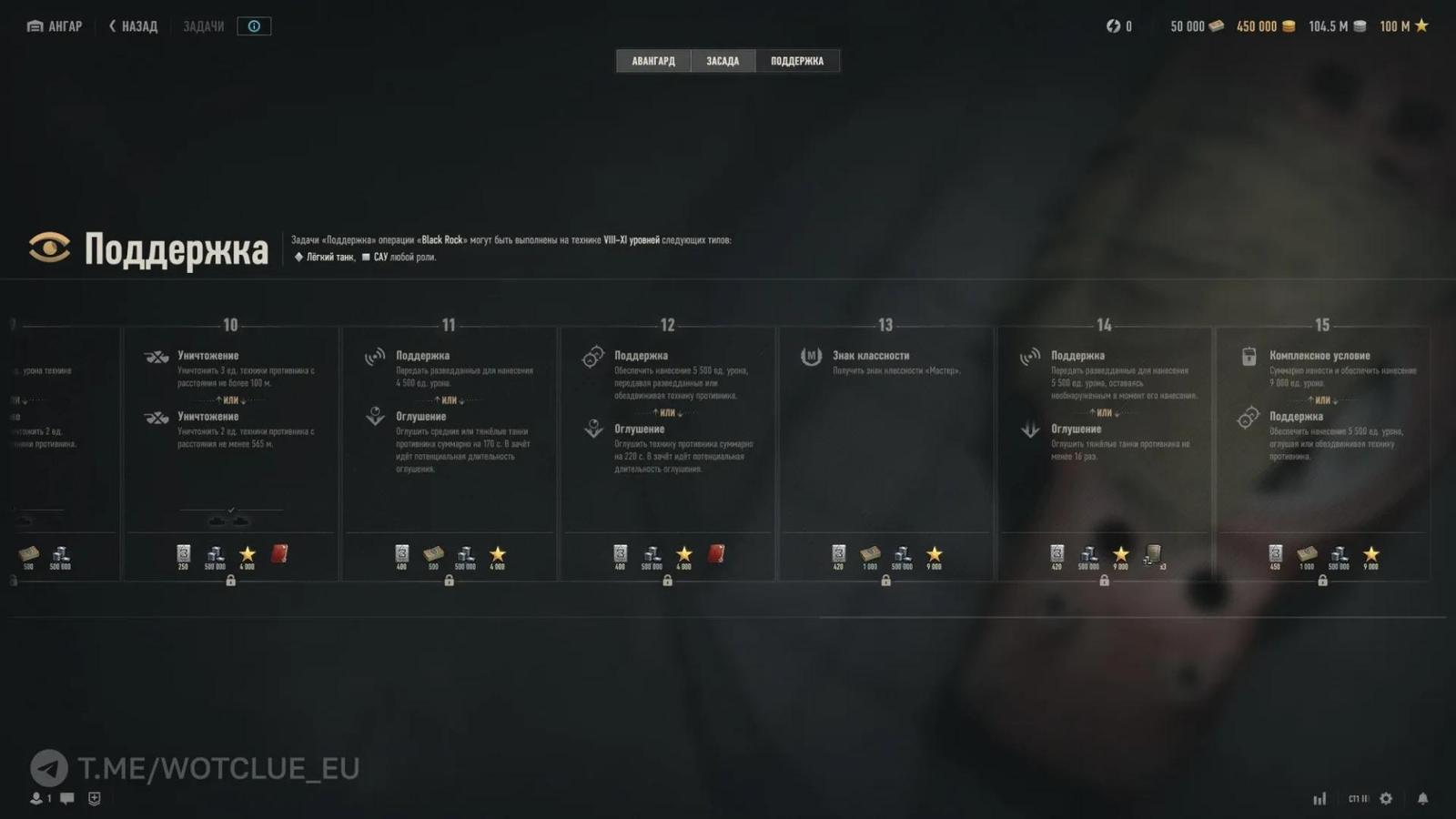The height and width of the screenshot is (819, 1456).
Task: Click the chat bubble icon bottom left
Action: pos(66,798)
